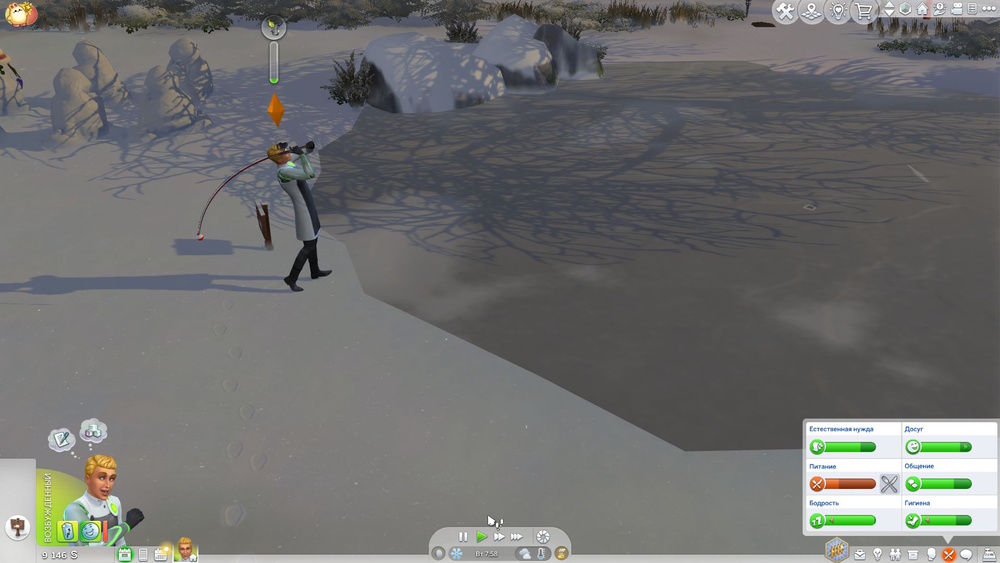Open Build Mode with the hammer-and-wrench icon
This screenshot has height=563, width=1000.
click(786, 12)
